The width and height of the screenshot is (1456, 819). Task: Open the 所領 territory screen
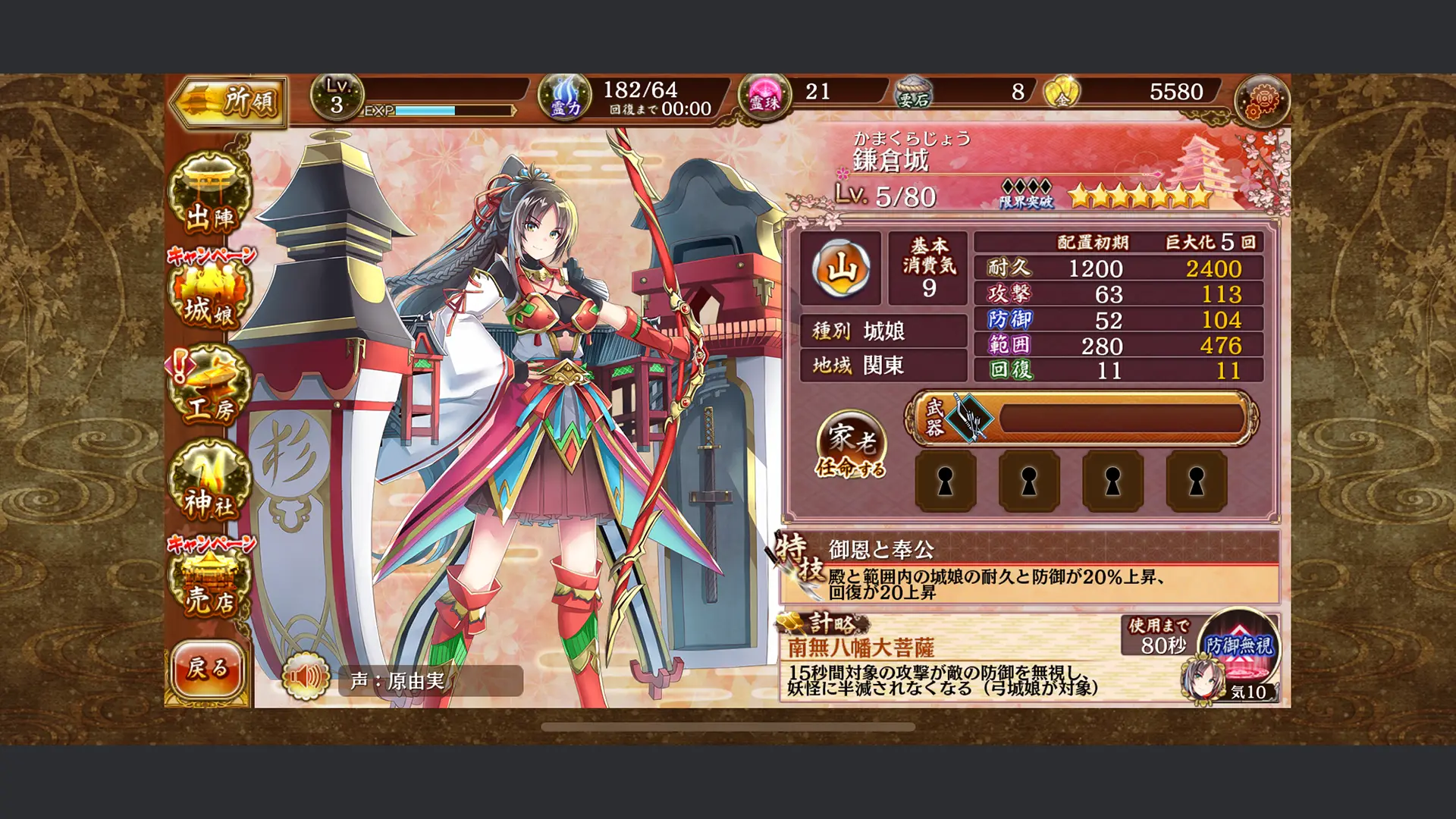(x=228, y=101)
